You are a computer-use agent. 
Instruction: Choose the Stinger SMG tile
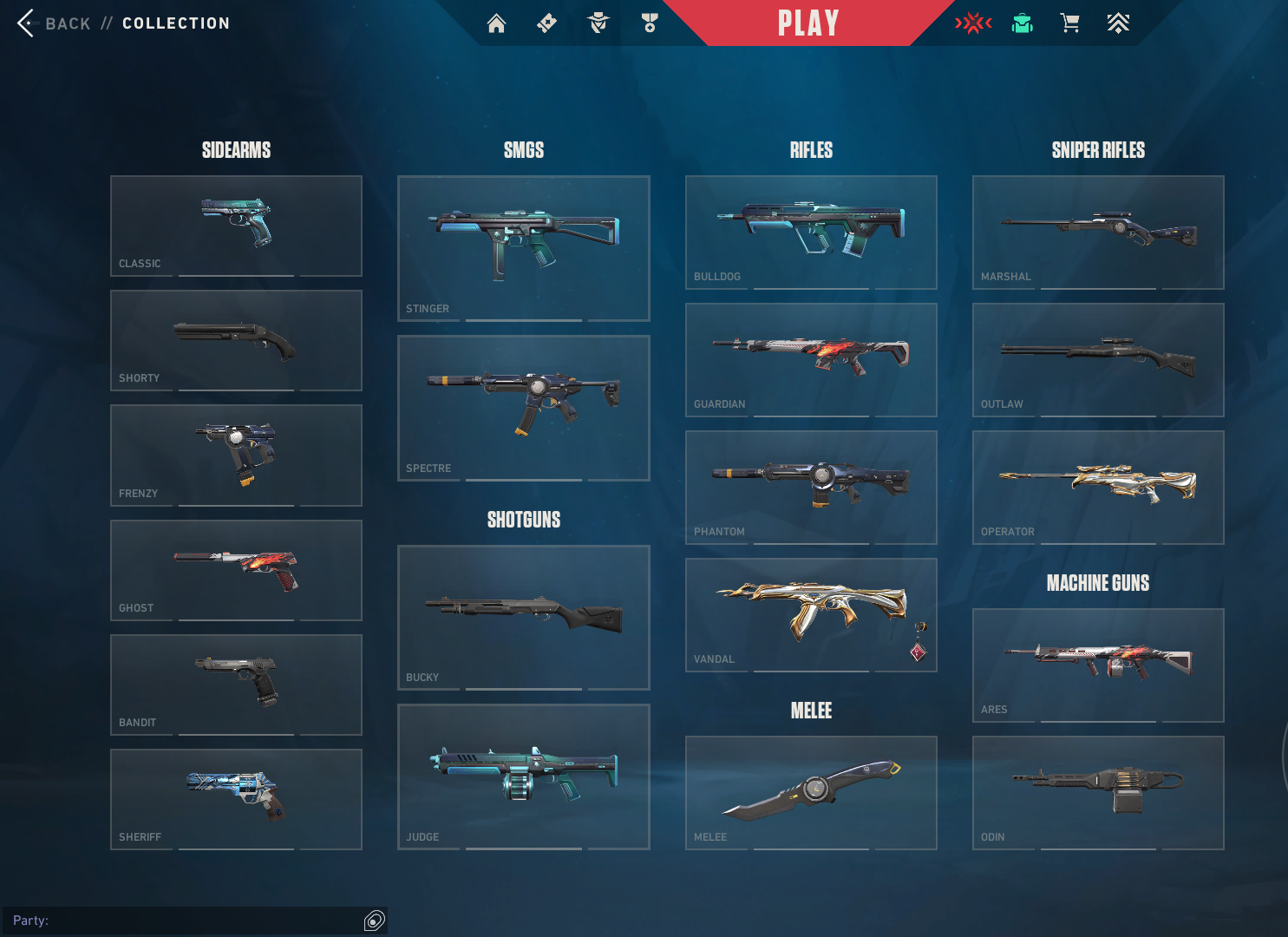coord(523,248)
